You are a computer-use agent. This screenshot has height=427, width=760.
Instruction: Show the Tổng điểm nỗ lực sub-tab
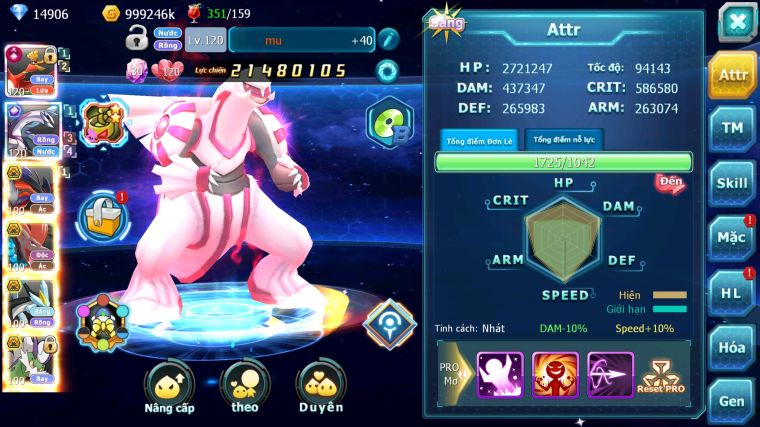565,140
